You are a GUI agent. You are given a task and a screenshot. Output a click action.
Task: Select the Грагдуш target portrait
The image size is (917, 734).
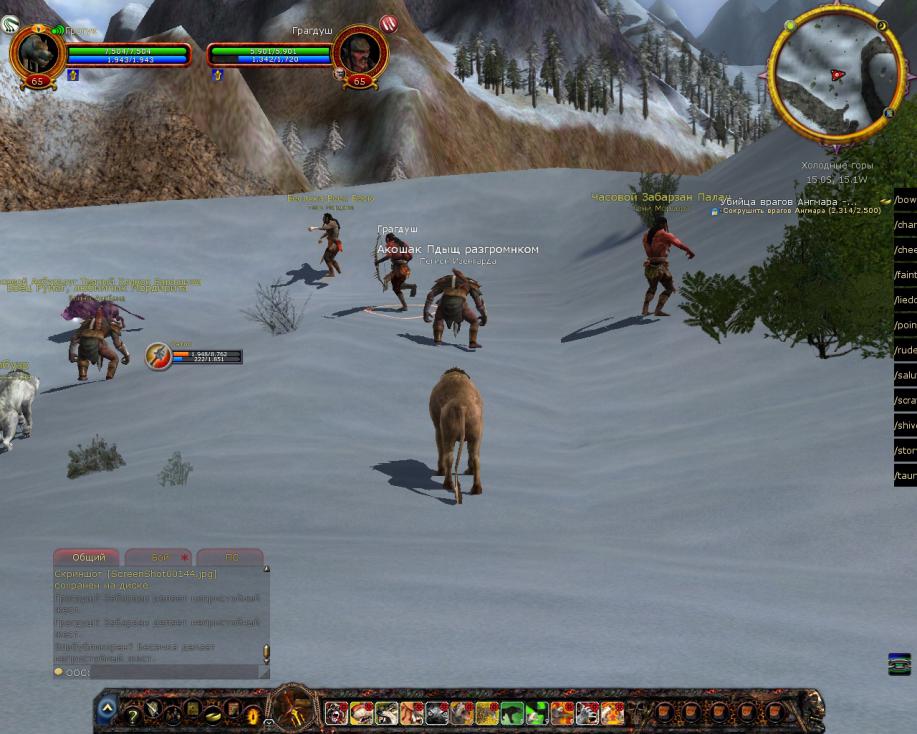[x=359, y=53]
